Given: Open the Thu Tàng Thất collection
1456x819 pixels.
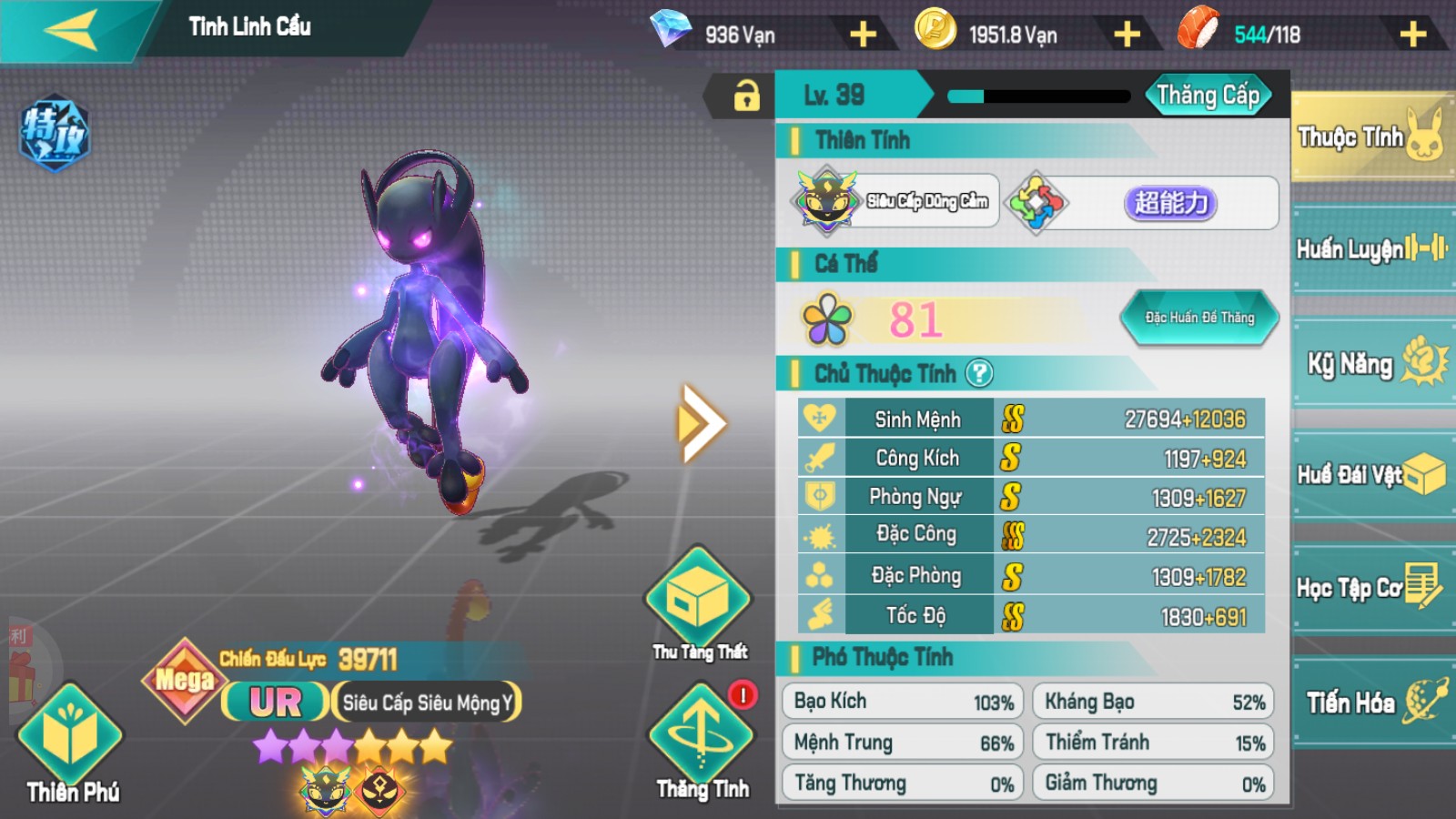Looking at the screenshot, I should [x=699, y=602].
